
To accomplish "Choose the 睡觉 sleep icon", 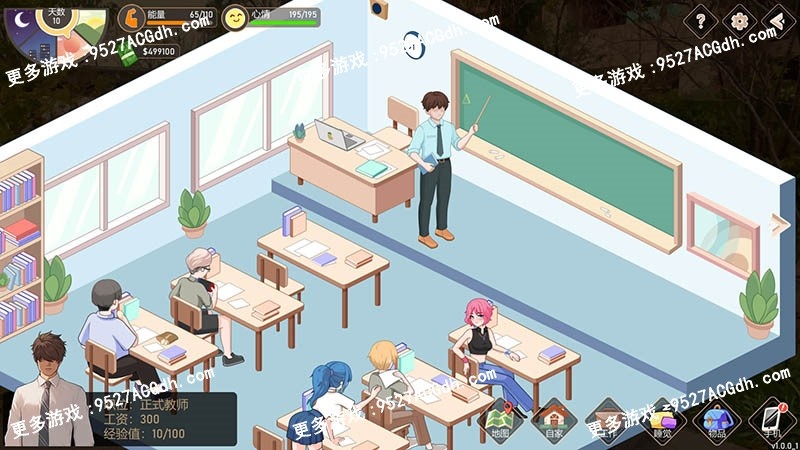I will click(662, 418).
